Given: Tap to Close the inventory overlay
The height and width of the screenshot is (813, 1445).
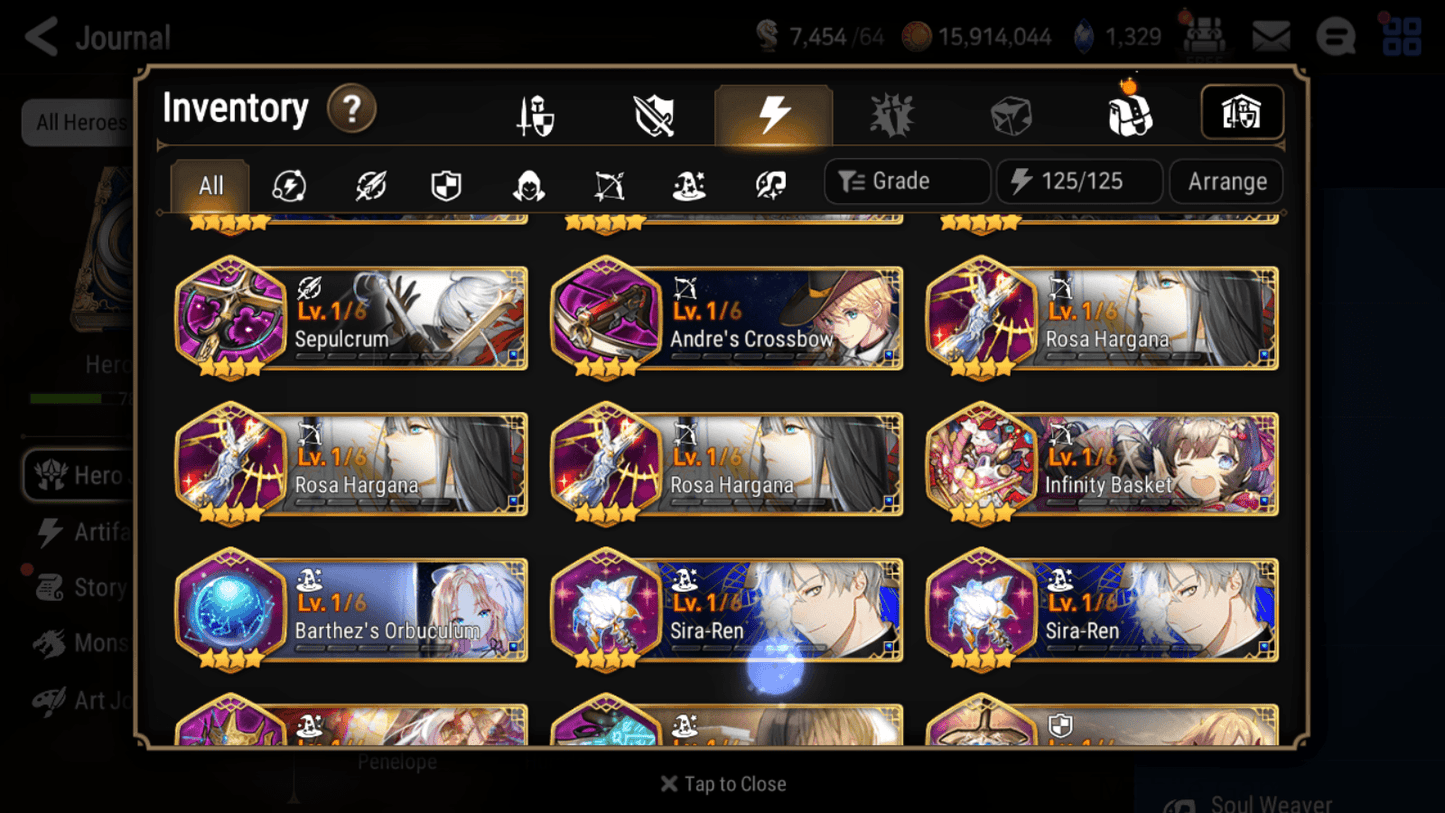Looking at the screenshot, I should point(722,784).
